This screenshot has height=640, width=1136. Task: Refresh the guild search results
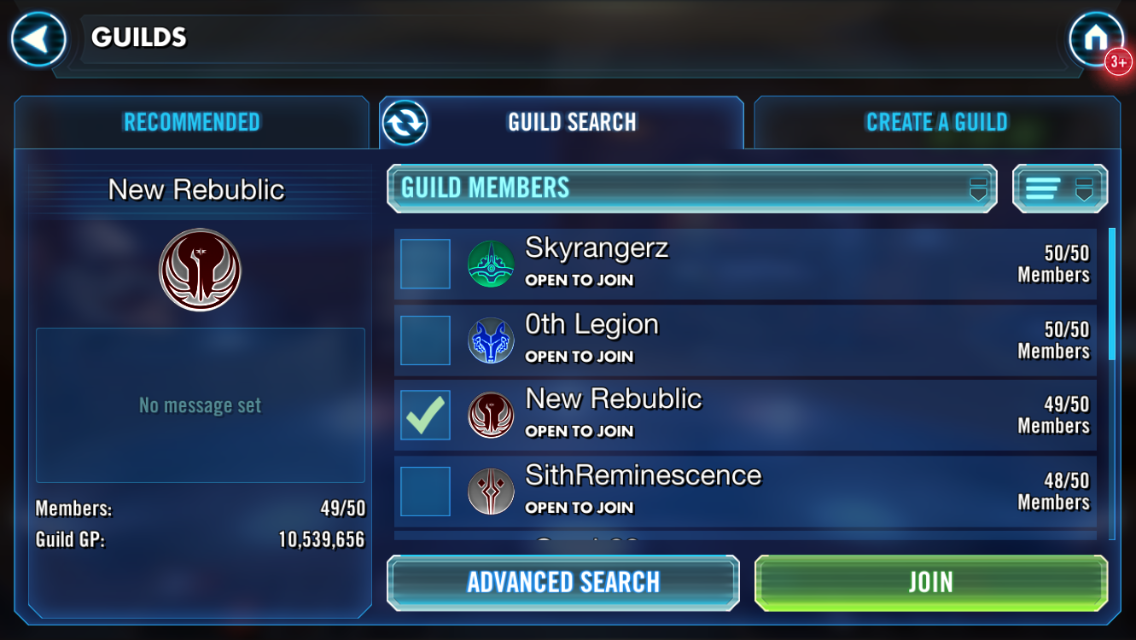point(405,123)
